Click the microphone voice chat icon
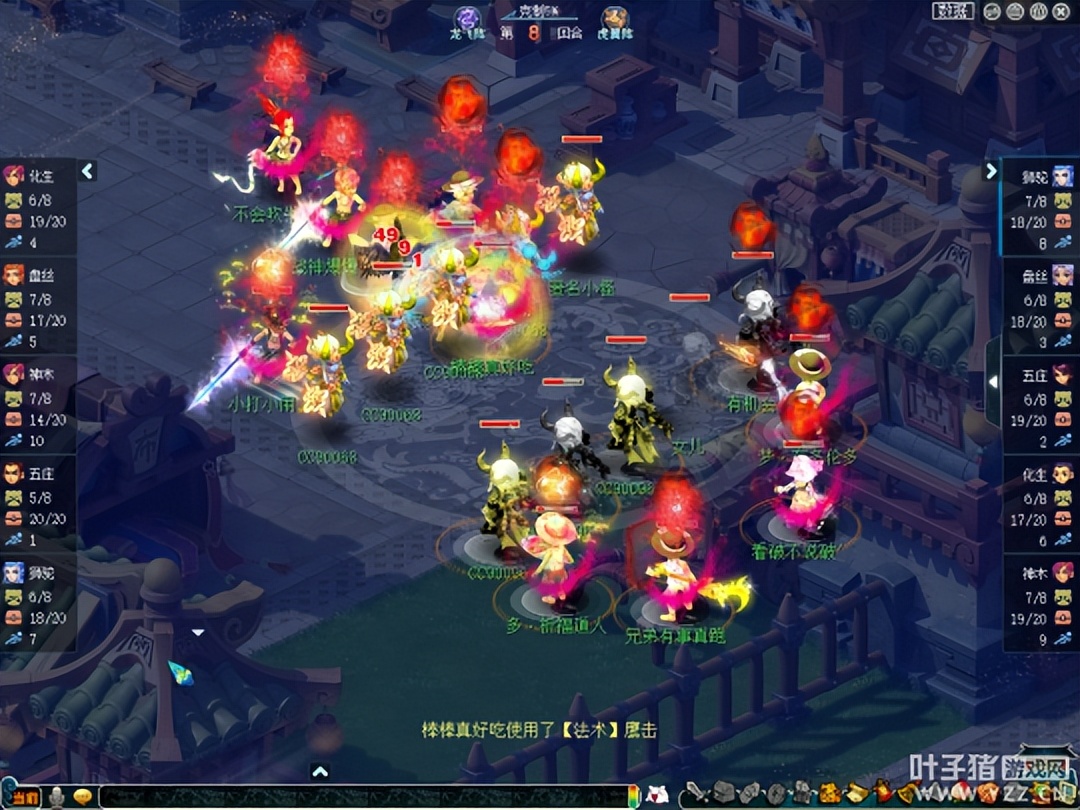The width and height of the screenshot is (1080, 810). [58, 797]
